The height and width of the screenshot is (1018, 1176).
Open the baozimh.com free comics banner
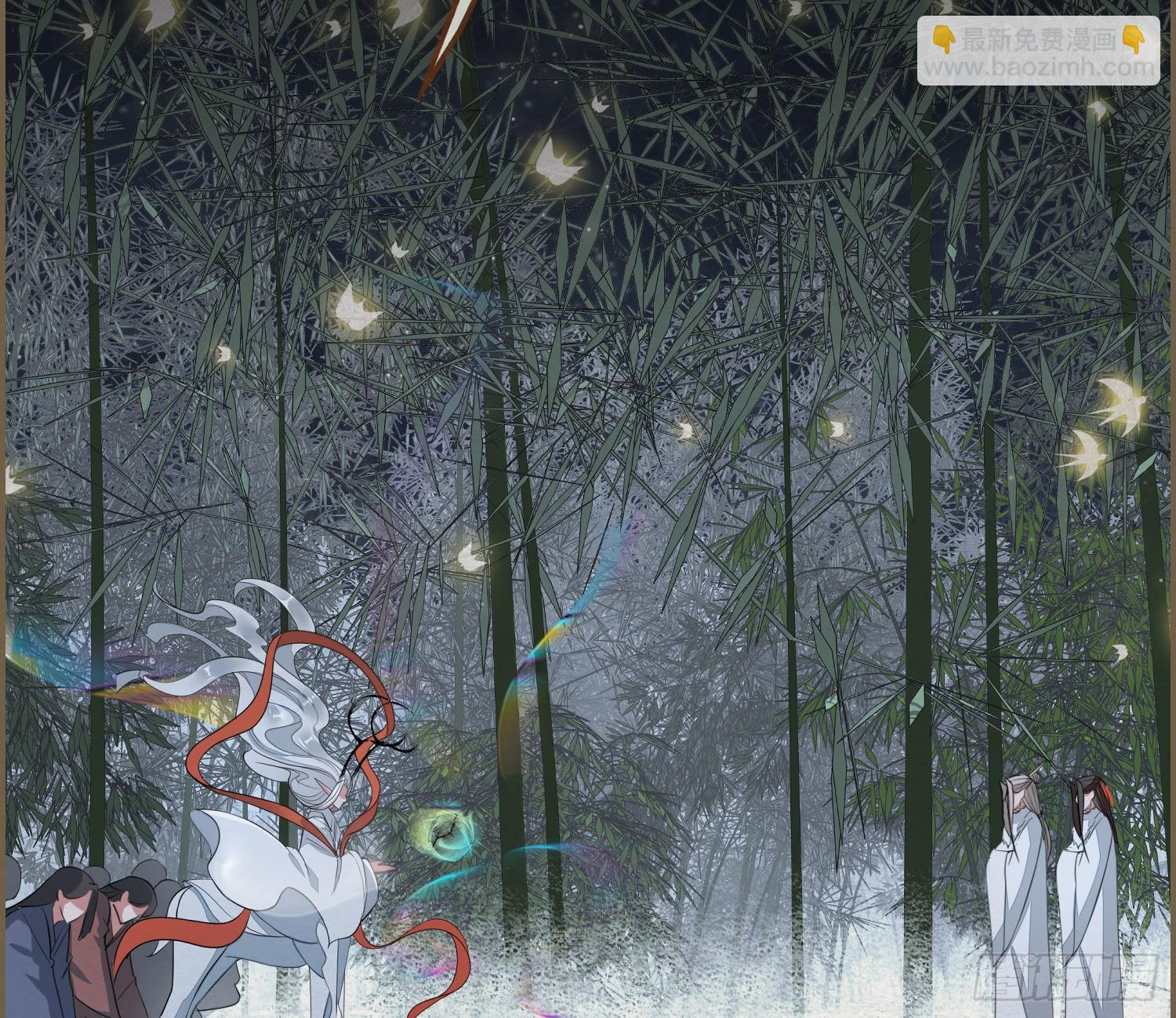(x=1038, y=50)
